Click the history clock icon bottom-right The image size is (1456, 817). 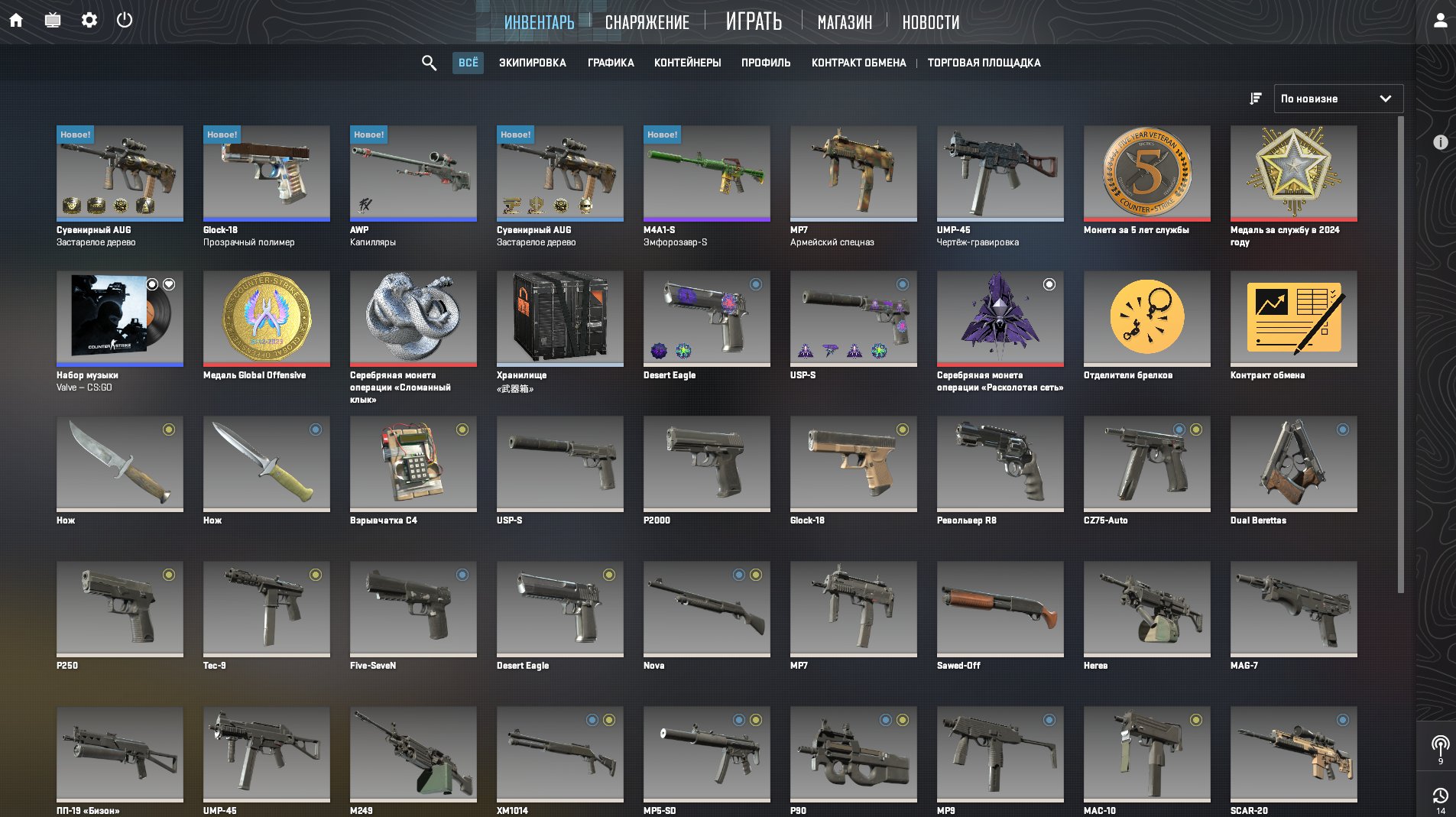1441,794
